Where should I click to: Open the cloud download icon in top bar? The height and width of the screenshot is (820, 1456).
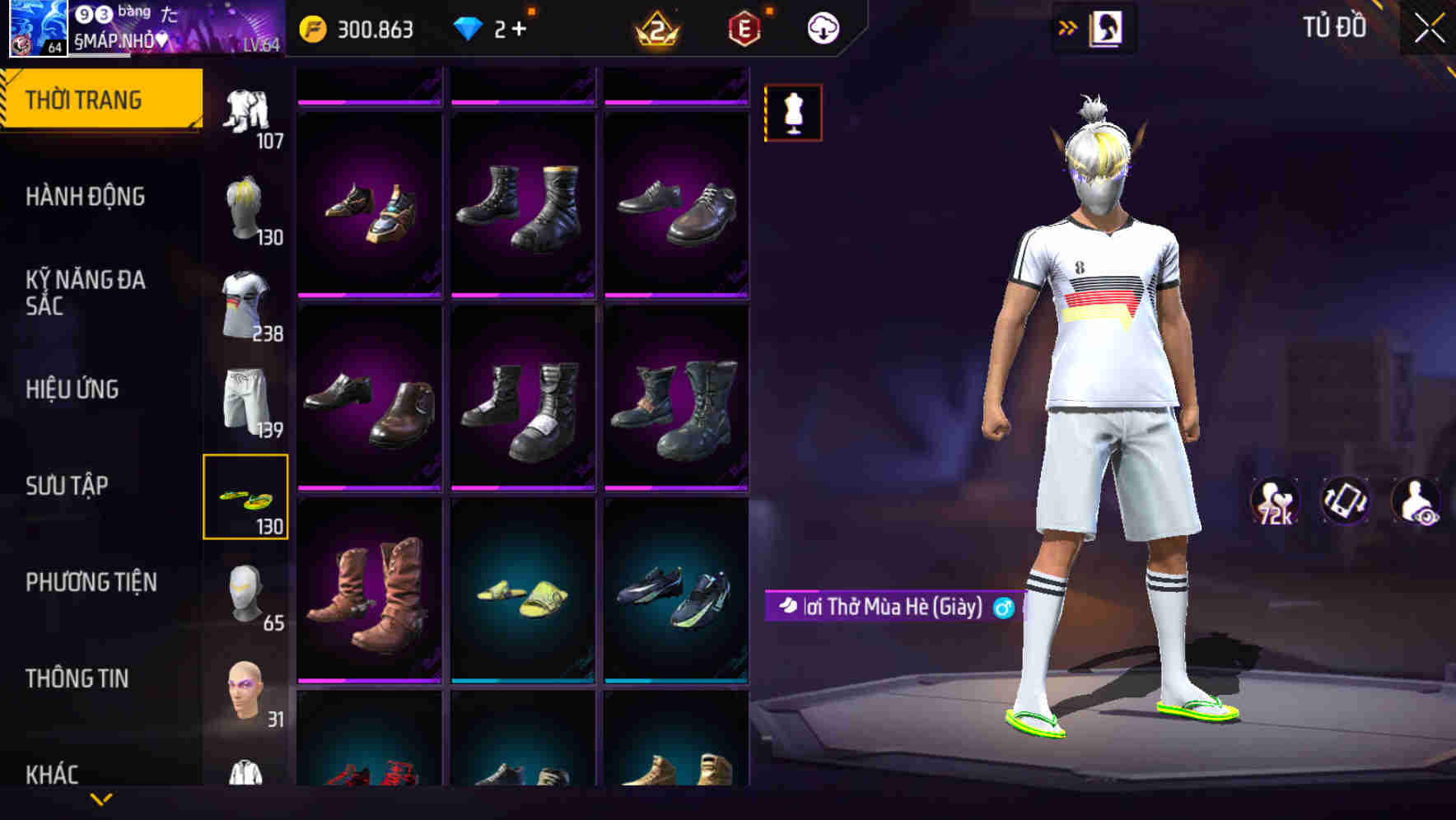click(823, 27)
